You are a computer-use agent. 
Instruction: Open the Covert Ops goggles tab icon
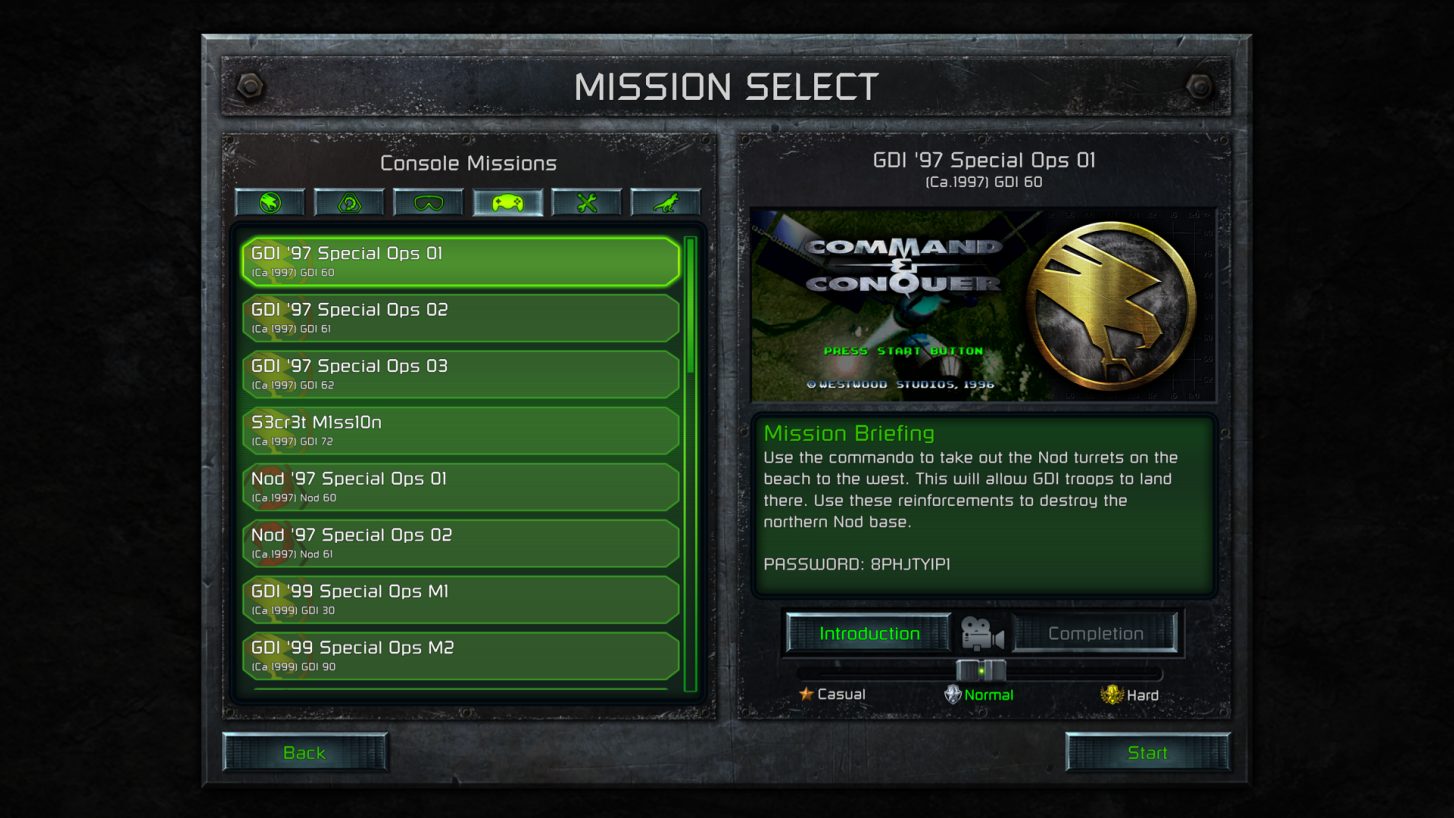430,202
